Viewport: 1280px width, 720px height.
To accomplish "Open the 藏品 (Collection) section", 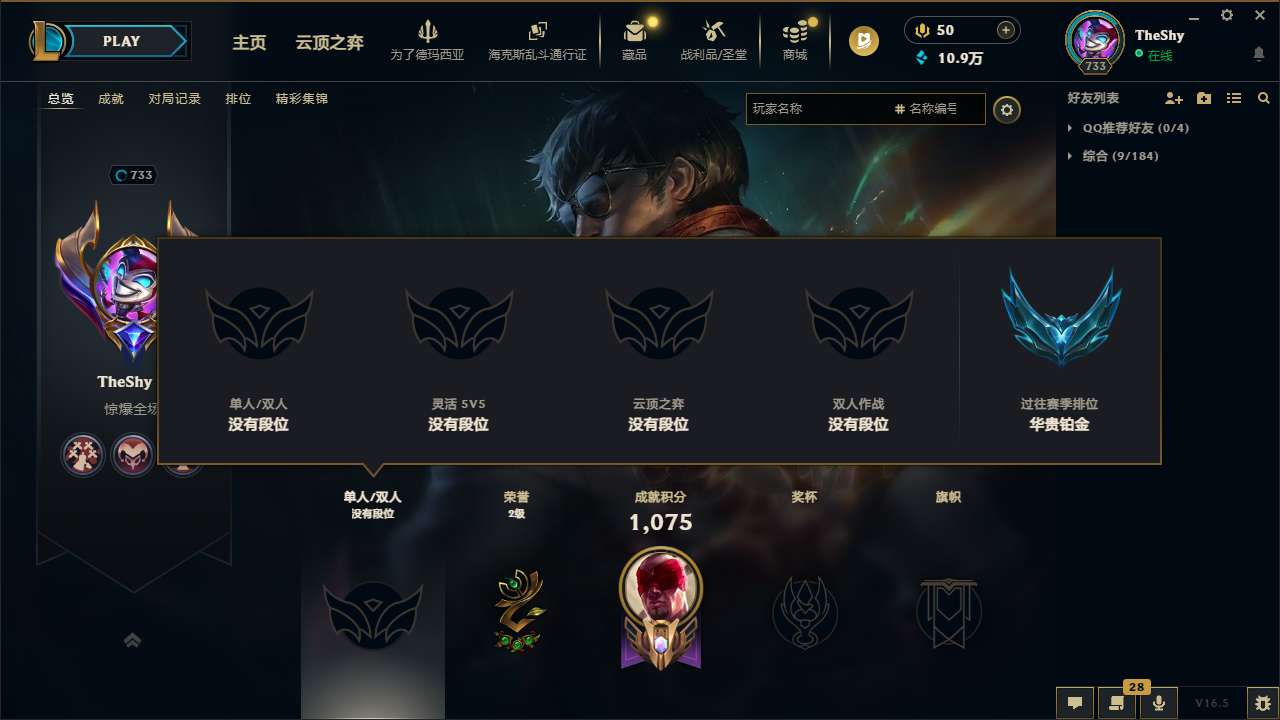I will tap(632, 40).
